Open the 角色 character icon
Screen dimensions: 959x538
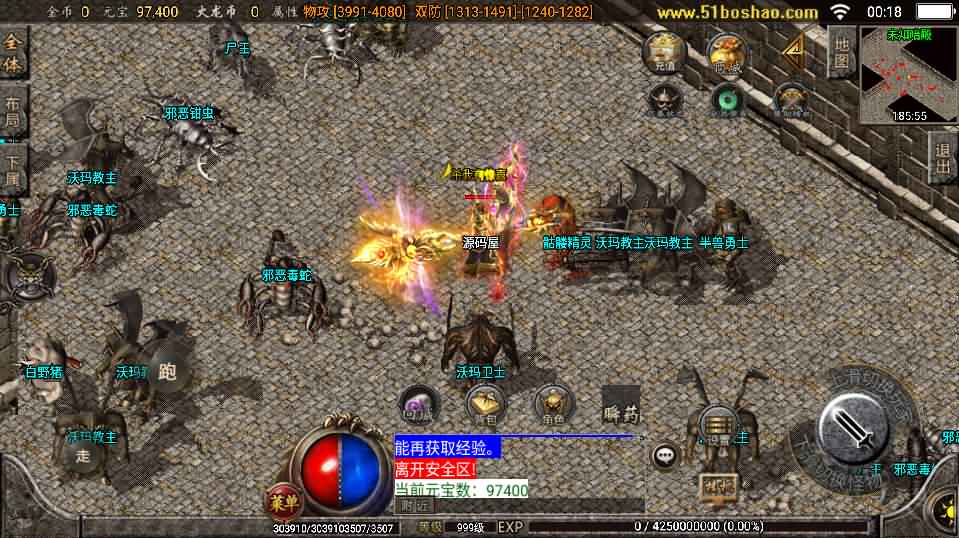pyautogui.click(x=551, y=403)
